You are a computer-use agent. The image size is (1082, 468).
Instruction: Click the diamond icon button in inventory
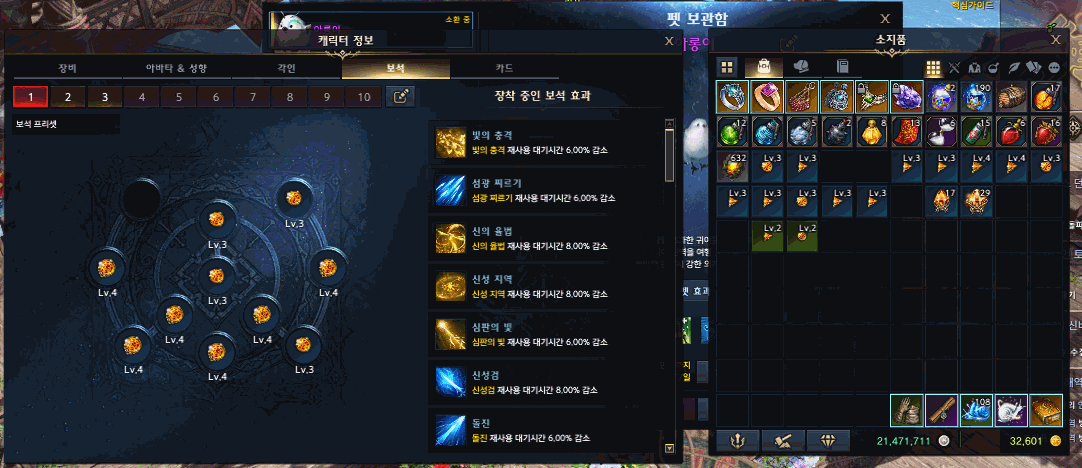tap(827, 439)
